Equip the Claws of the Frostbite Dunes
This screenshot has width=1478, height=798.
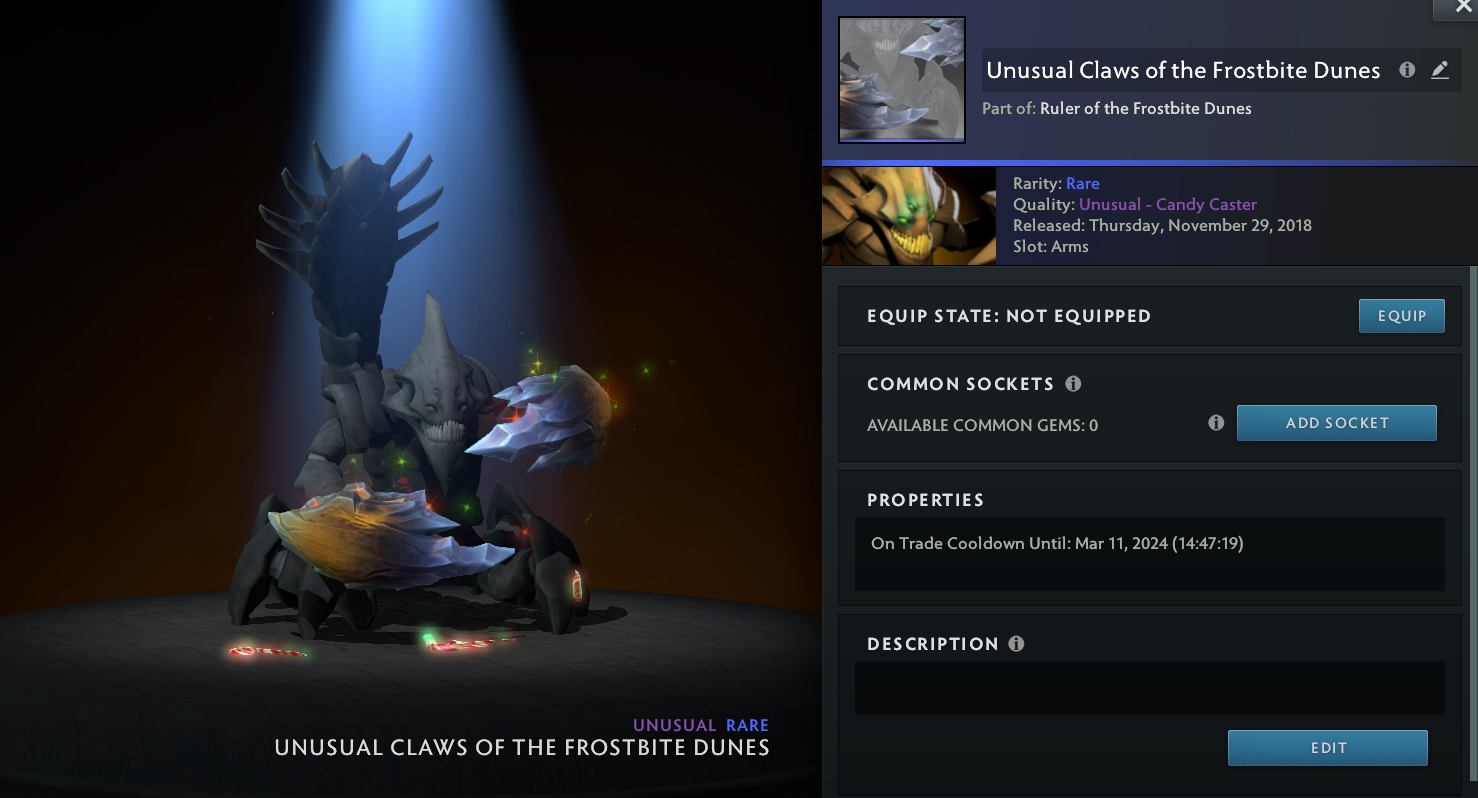pyautogui.click(x=1401, y=316)
